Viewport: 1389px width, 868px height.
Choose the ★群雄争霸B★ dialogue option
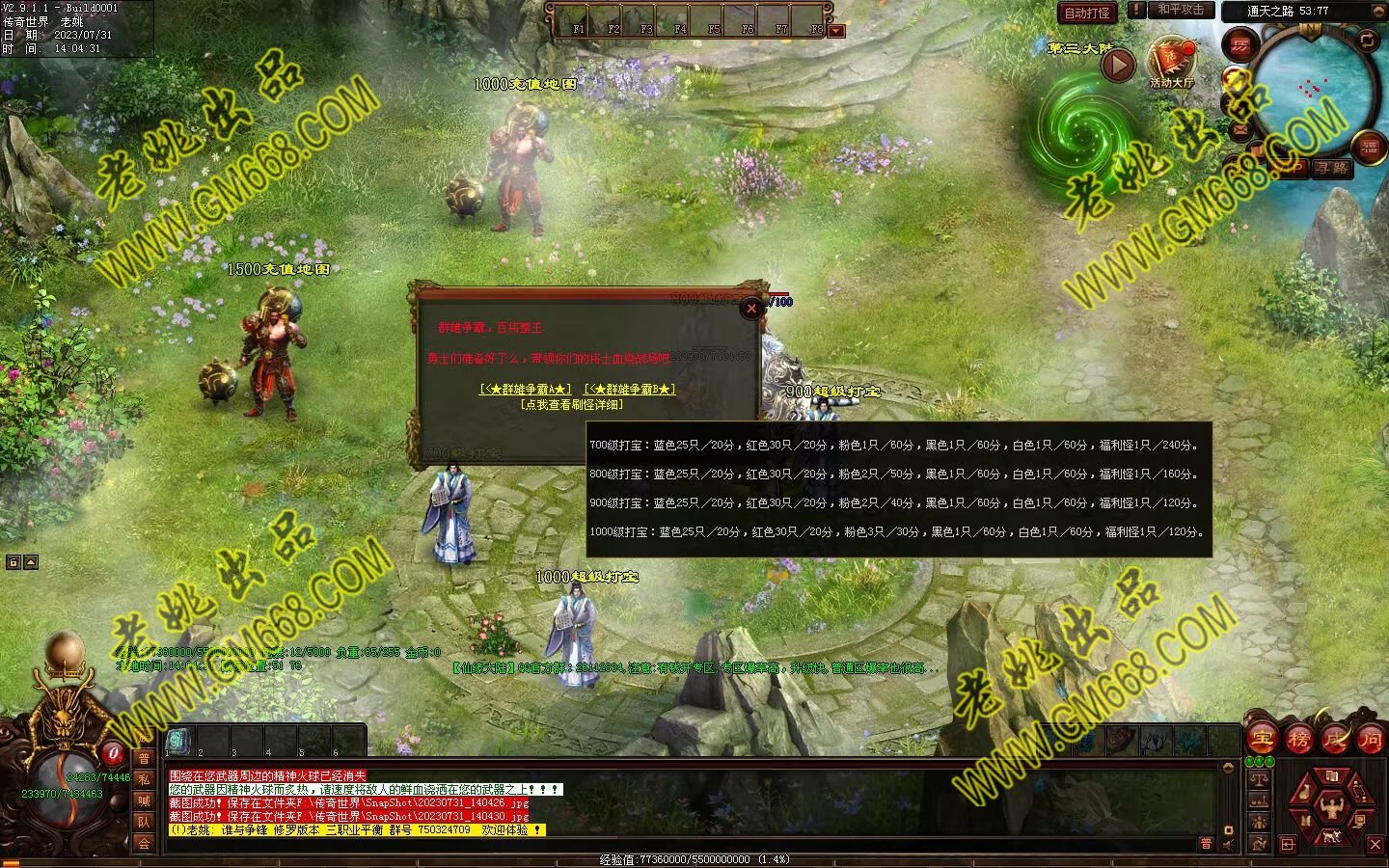pos(630,390)
